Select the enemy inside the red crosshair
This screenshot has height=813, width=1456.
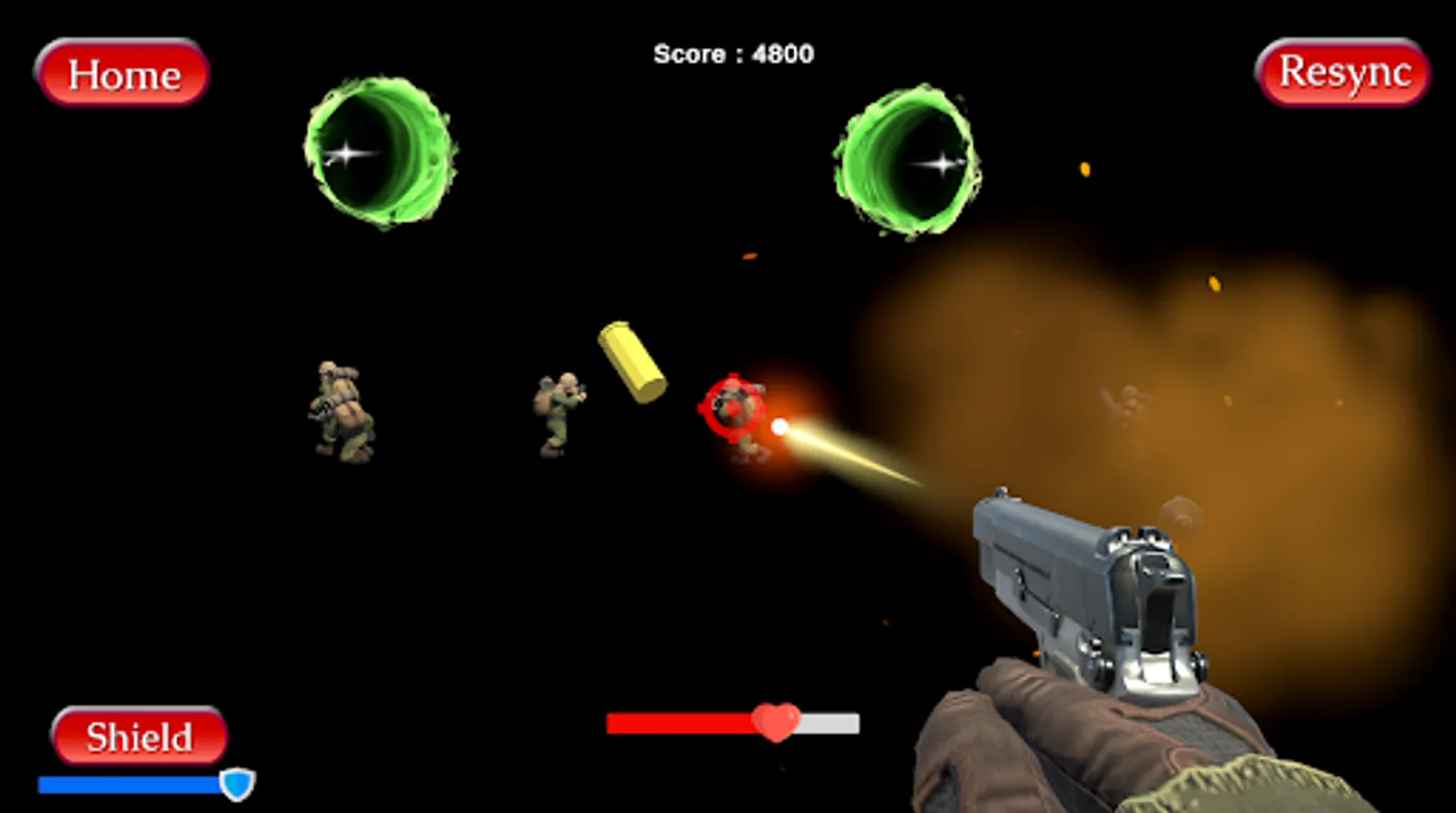(x=739, y=416)
